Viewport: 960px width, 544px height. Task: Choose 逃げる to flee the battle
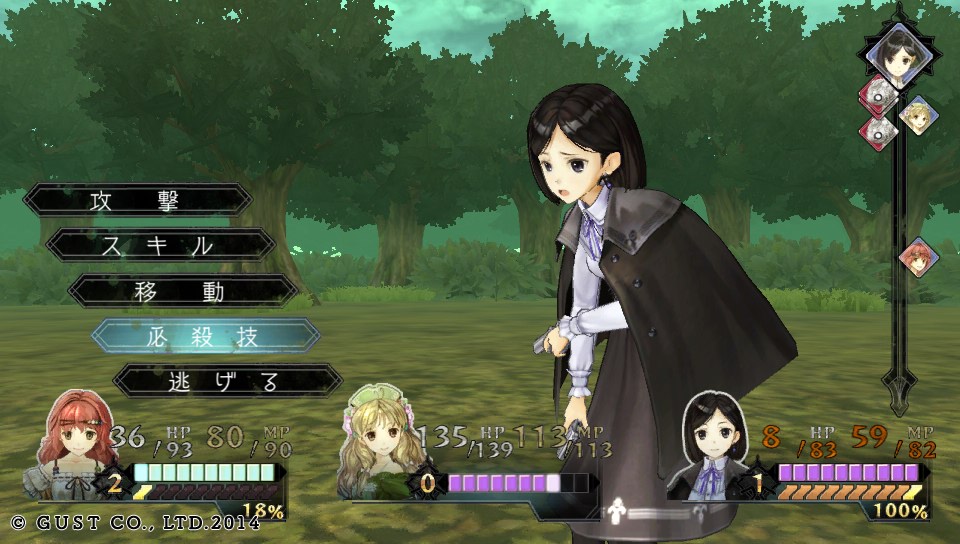(228, 381)
